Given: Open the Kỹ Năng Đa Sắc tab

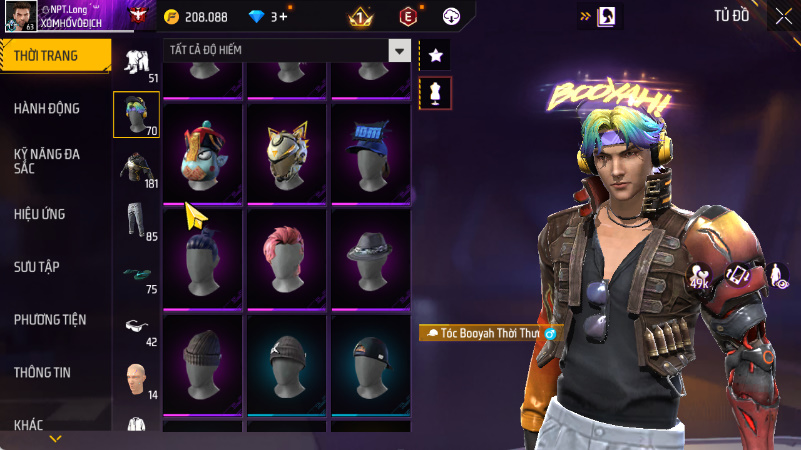Looking at the screenshot, I should (47, 162).
